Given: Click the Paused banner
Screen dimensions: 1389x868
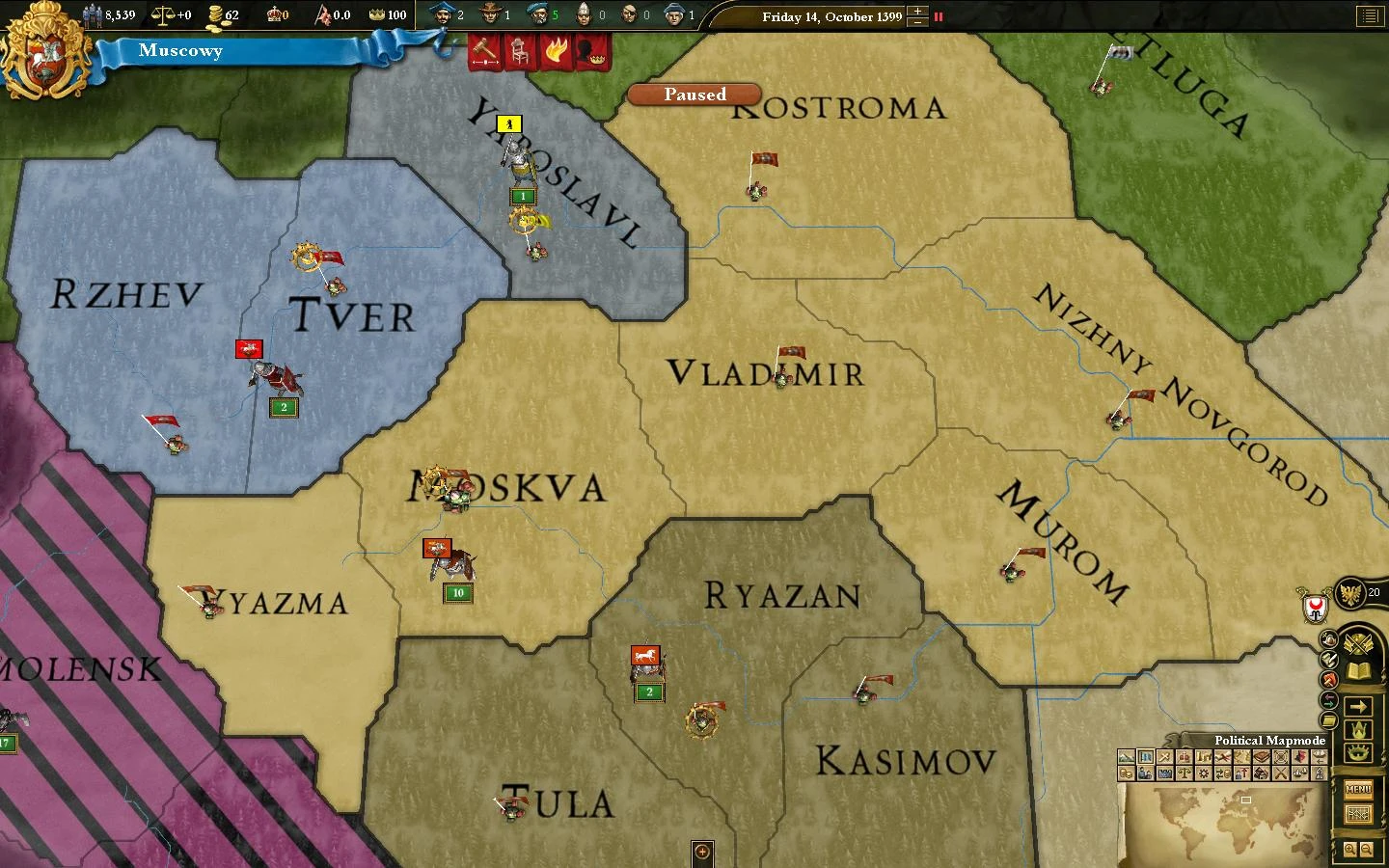Looking at the screenshot, I should click(x=694, y=95).
